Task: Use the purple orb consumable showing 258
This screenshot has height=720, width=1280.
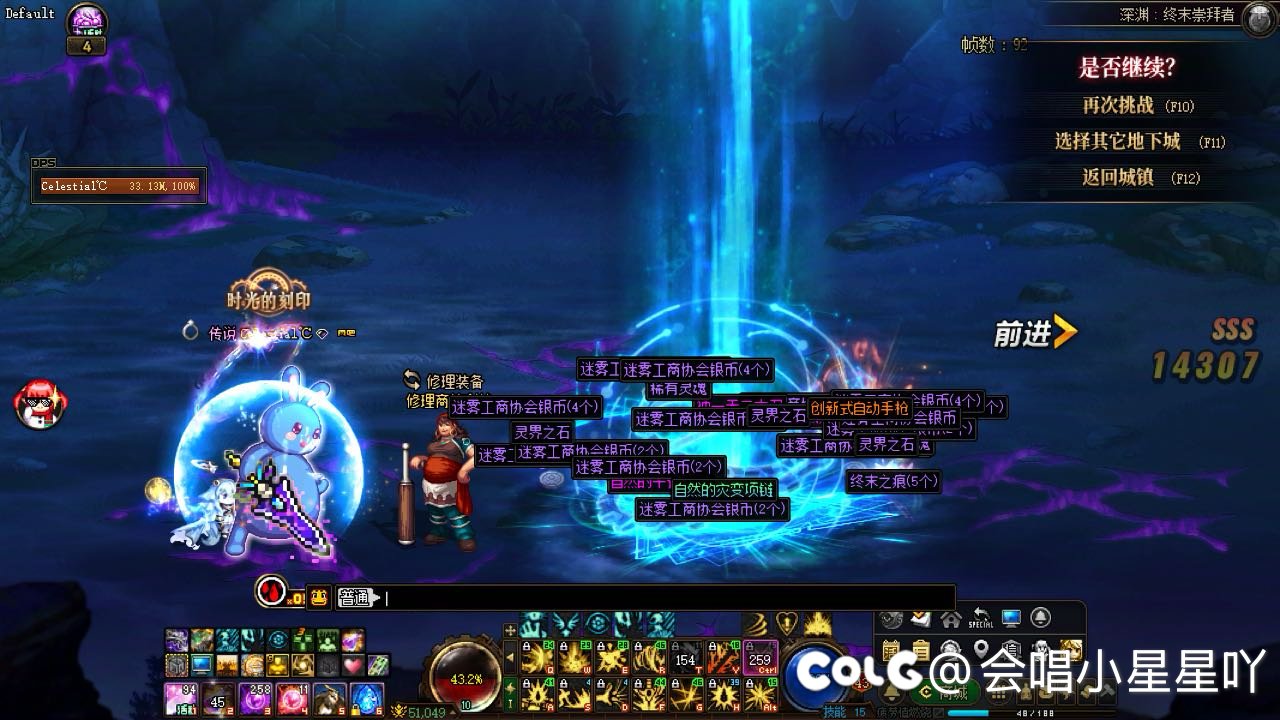Action: pyautogui.click(x=255, y=697)
